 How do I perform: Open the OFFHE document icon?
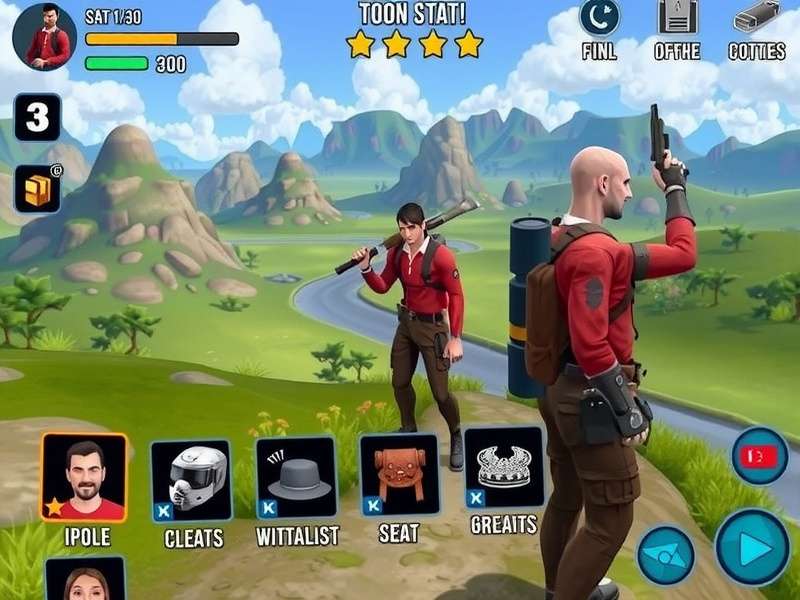click(x=677, y=17)
